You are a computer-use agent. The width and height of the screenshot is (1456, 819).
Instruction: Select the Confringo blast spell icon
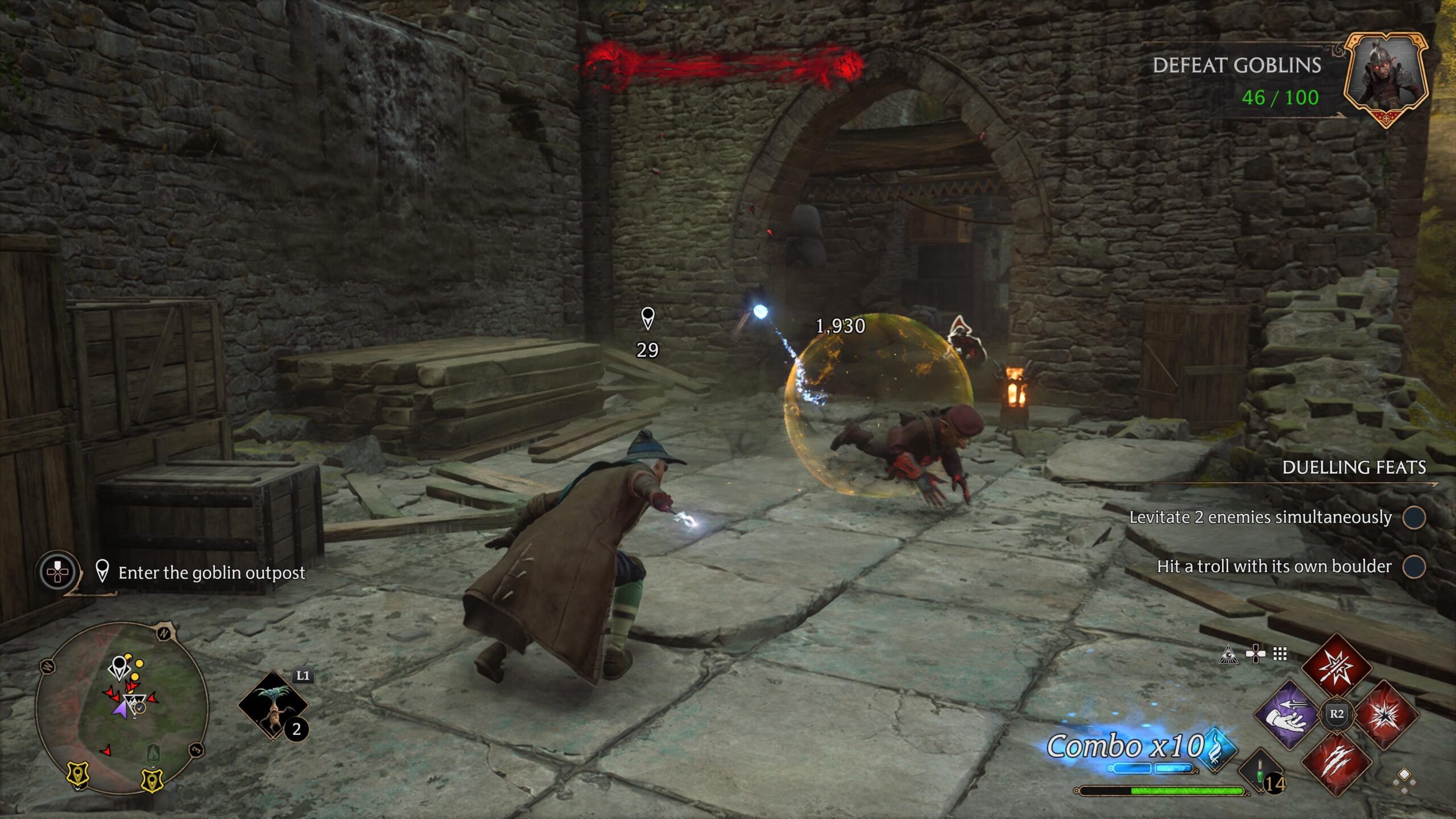click(x=1386, y=715)
